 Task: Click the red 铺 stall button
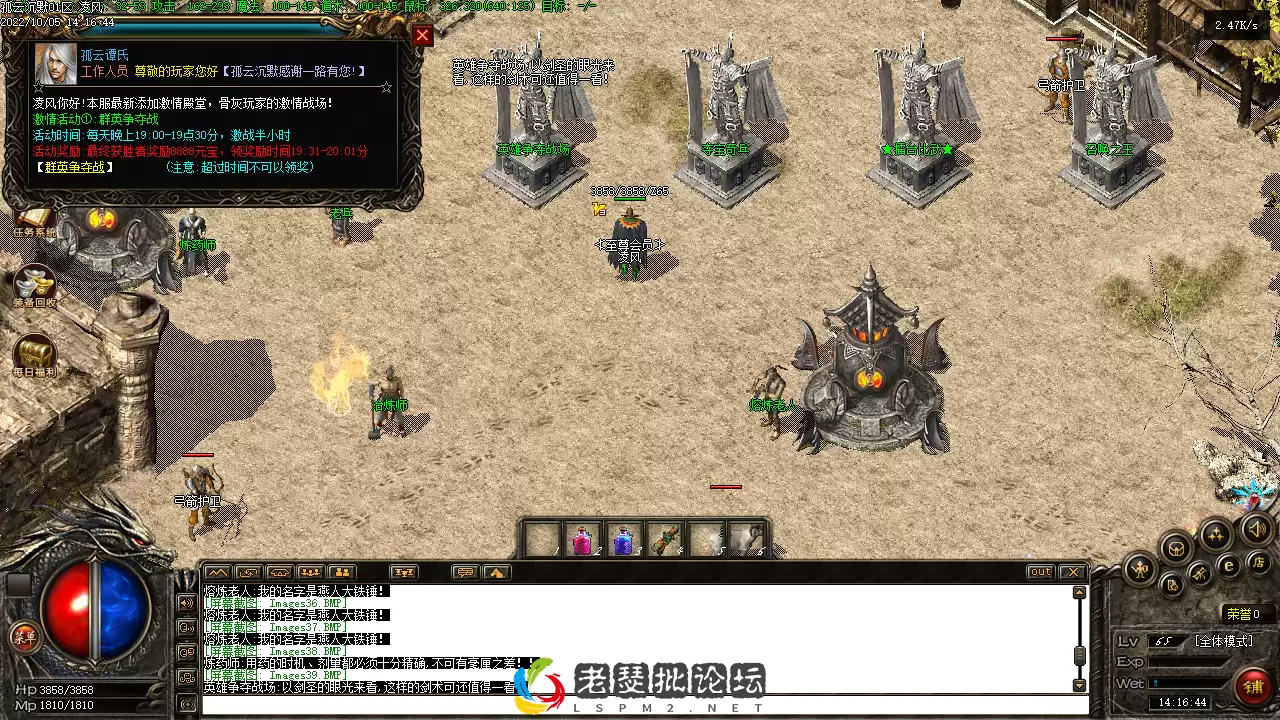point(1253,686)
